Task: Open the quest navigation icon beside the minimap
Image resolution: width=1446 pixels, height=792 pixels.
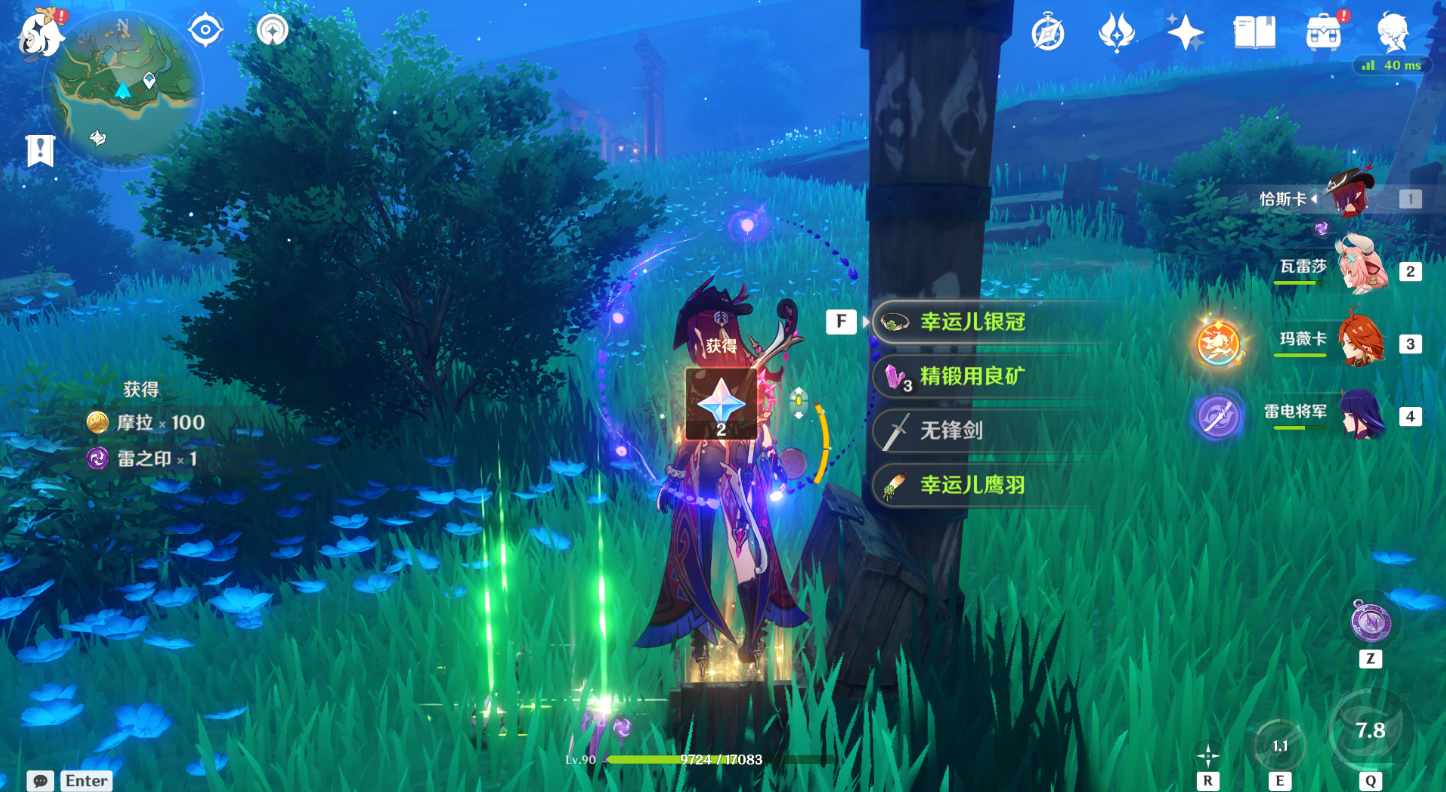Action: pos(205,30)
